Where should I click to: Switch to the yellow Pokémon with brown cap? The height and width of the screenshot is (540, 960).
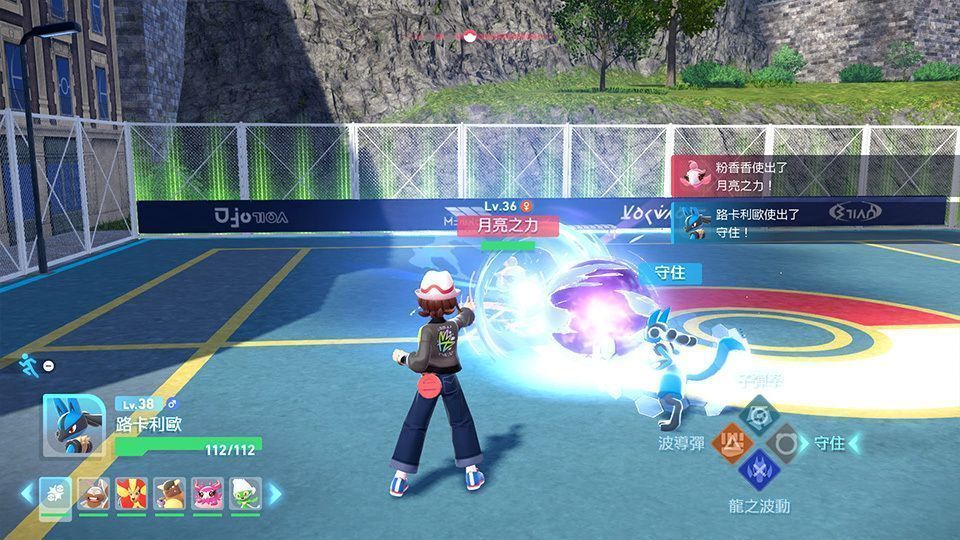pyautogui.click(x=169, y=493)
